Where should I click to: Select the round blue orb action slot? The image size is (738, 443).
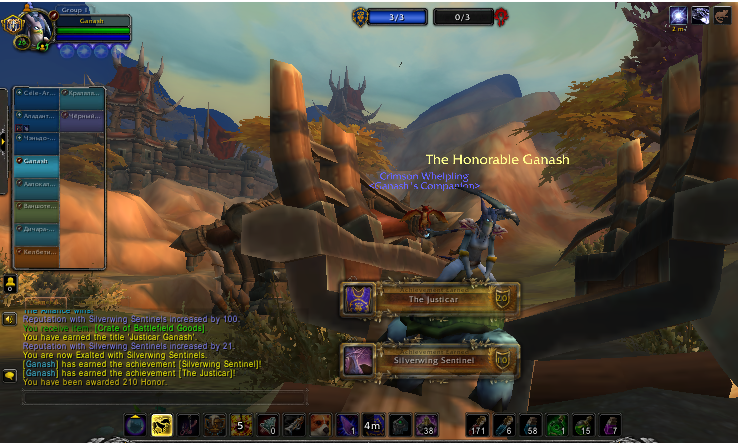pos(136,426)
